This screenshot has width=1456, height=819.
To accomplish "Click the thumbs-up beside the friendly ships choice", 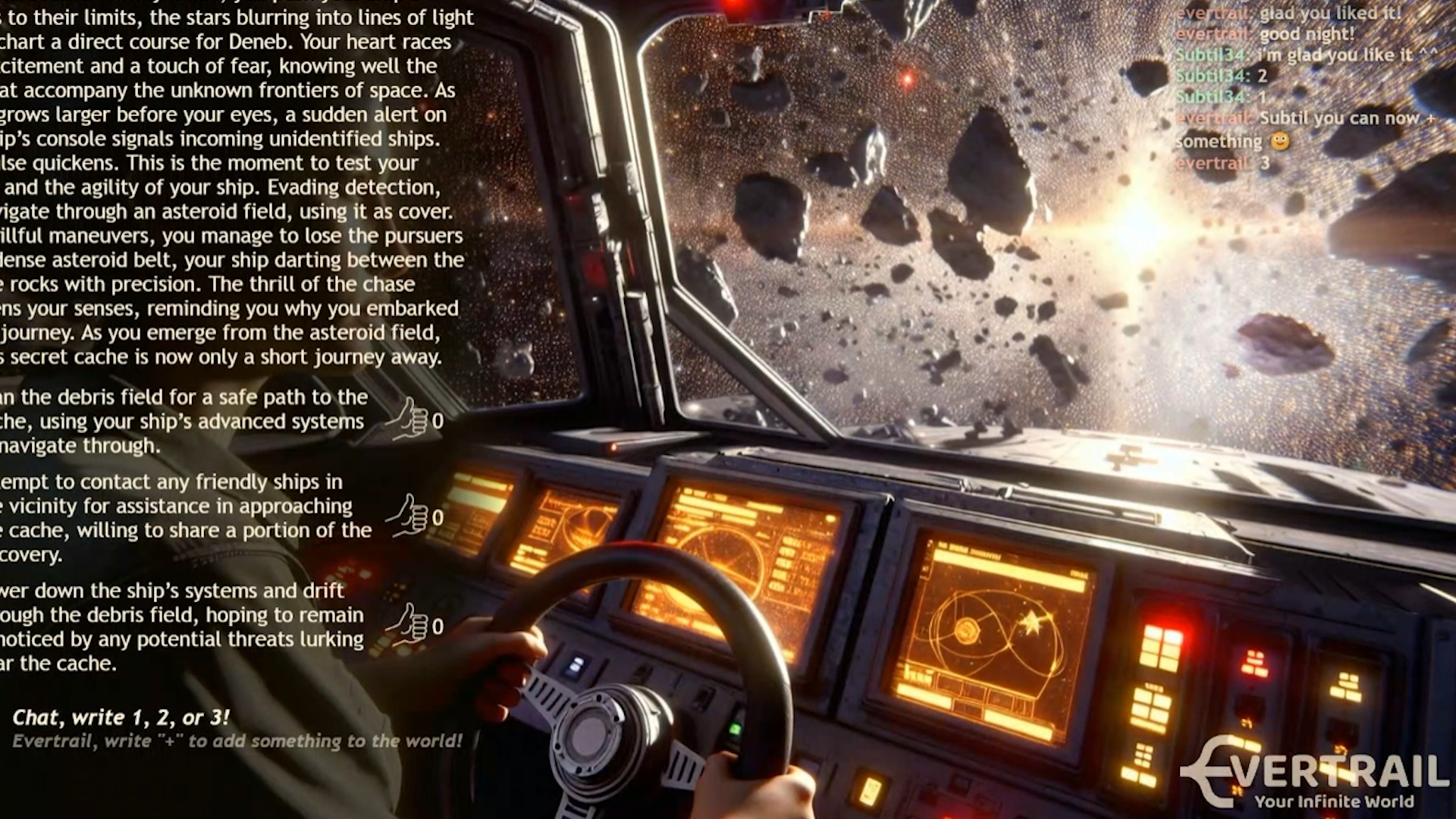I will (x=407, y=516).
